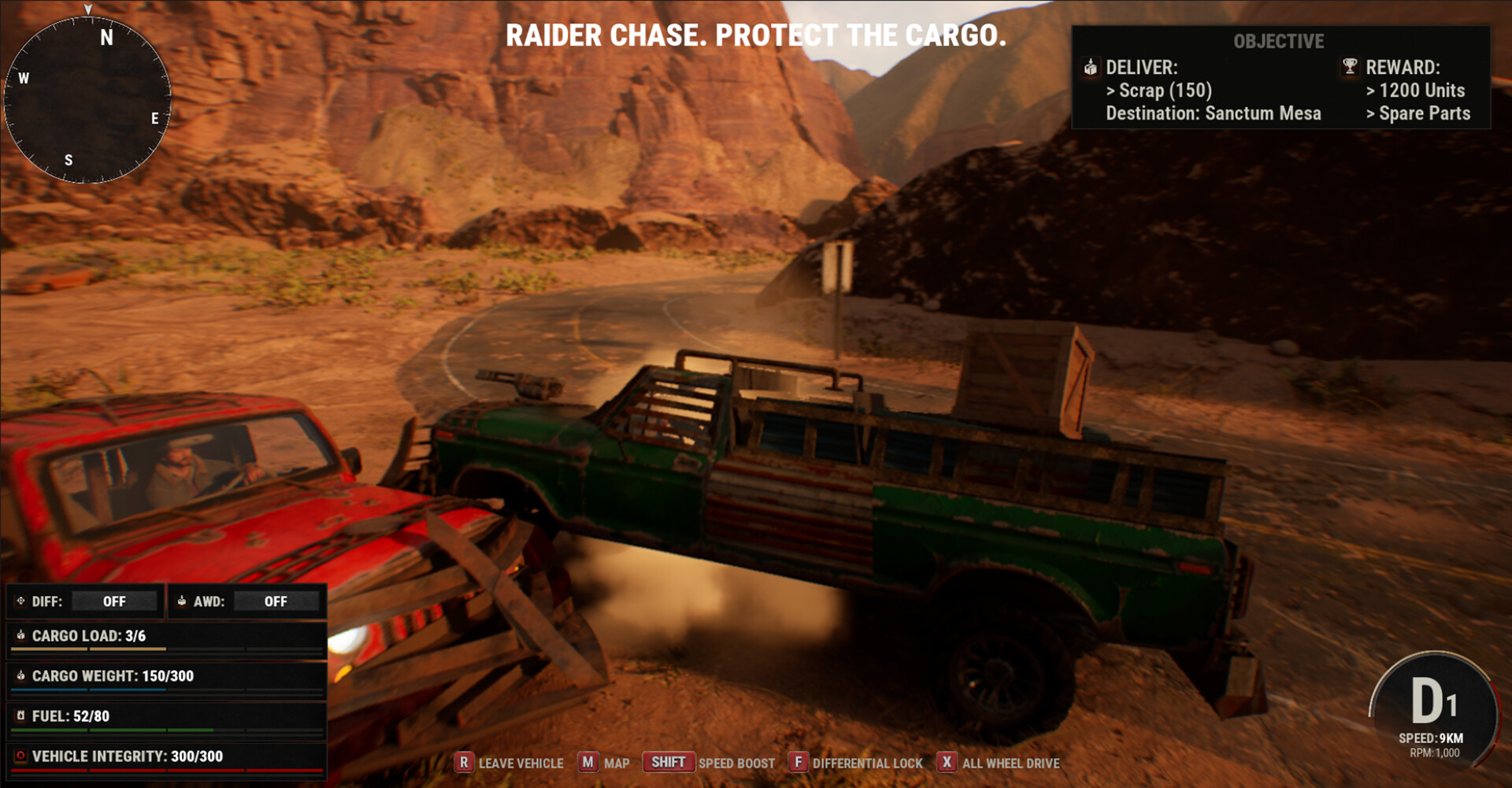Click the AWD drivetrain icon
The image size is (1512, 788).
[x=183, y=601]
